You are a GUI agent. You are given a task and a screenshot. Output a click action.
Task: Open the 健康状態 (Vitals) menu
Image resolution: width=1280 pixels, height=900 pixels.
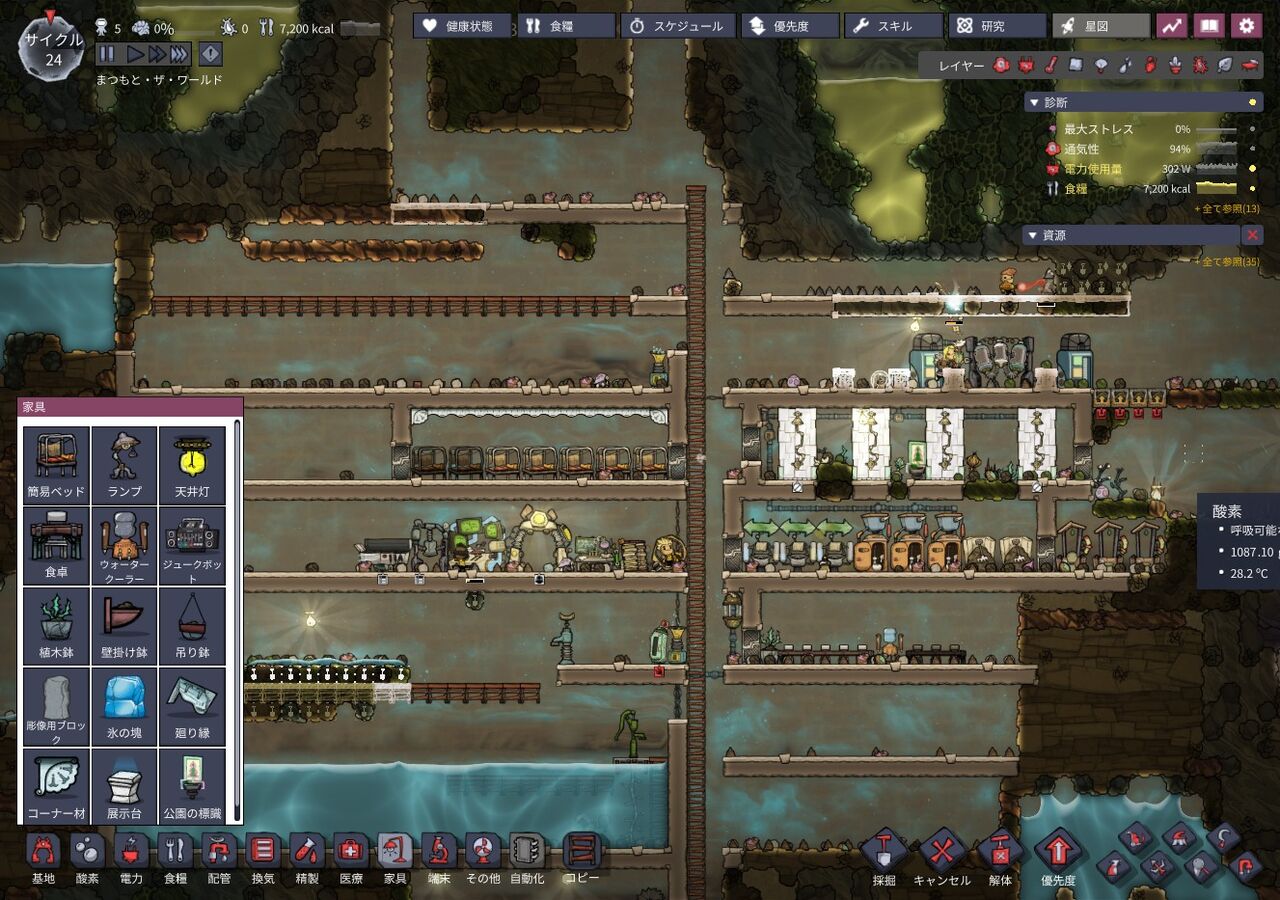[463, 26]
